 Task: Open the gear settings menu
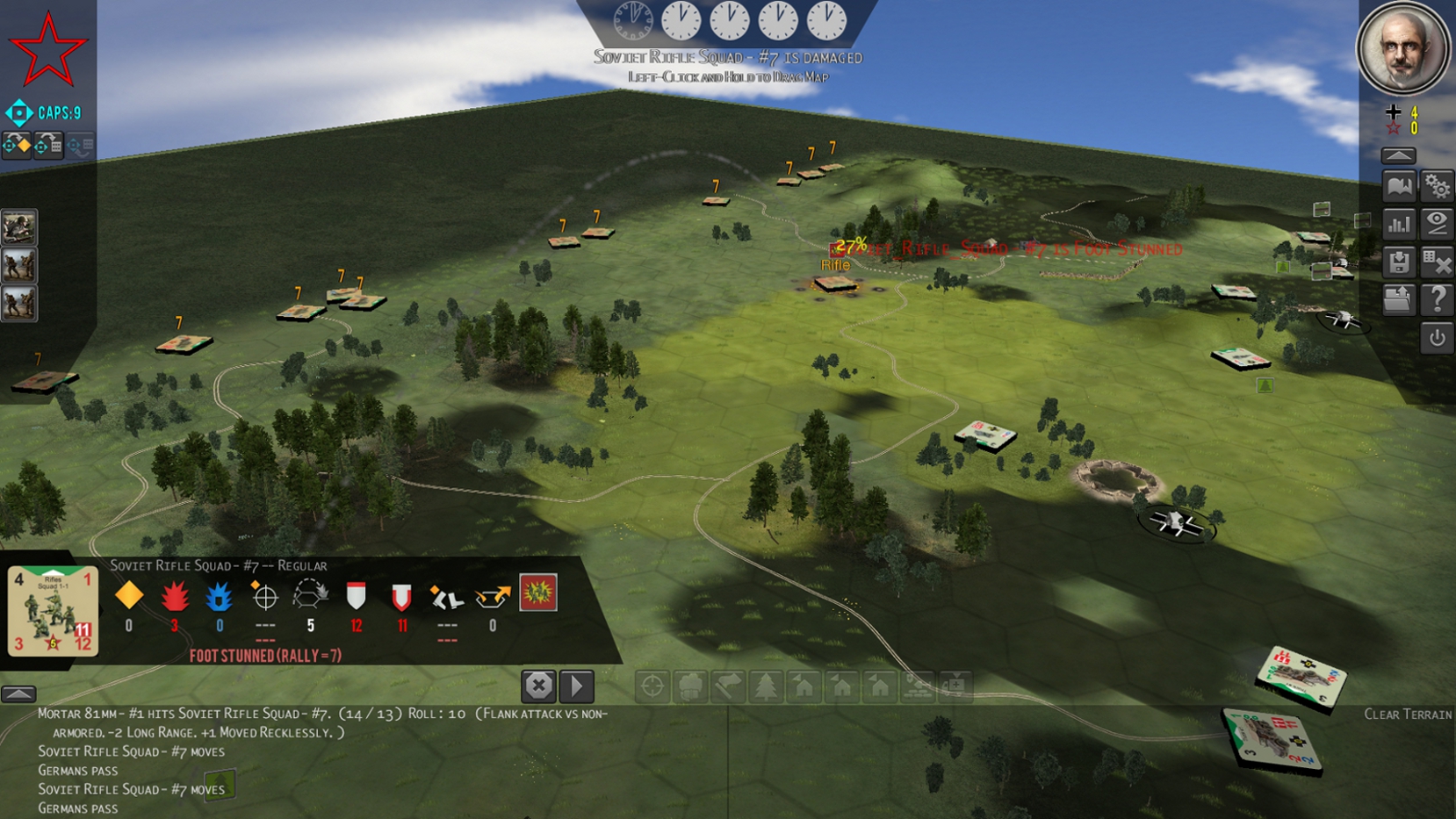[1437, 186]
